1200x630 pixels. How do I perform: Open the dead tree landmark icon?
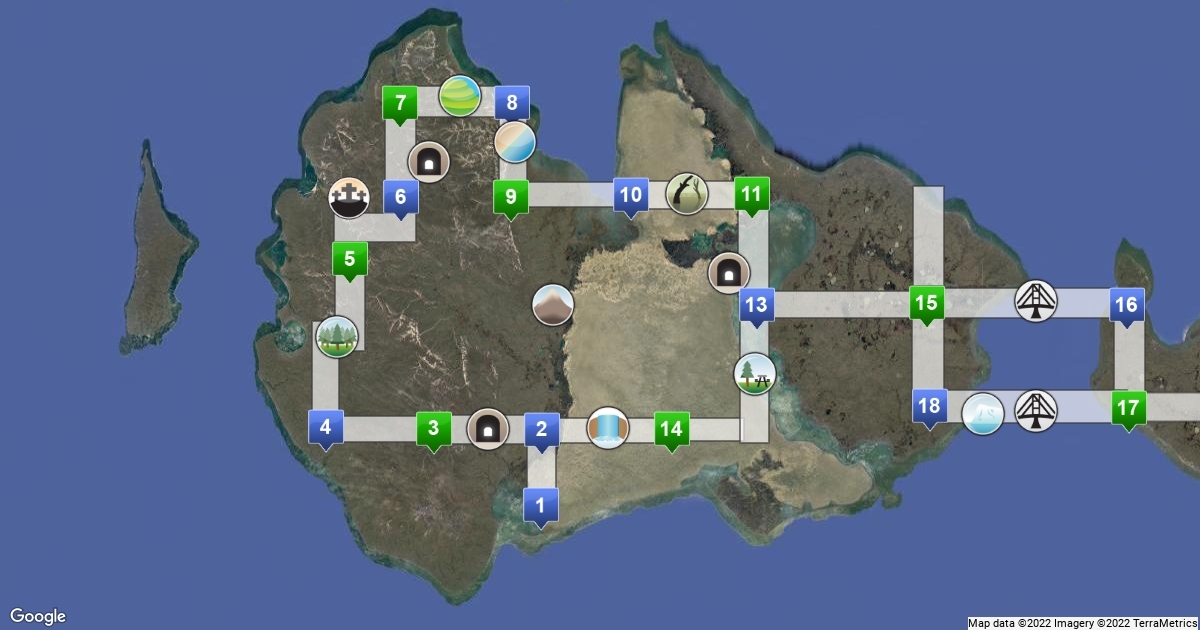point(688,193)
